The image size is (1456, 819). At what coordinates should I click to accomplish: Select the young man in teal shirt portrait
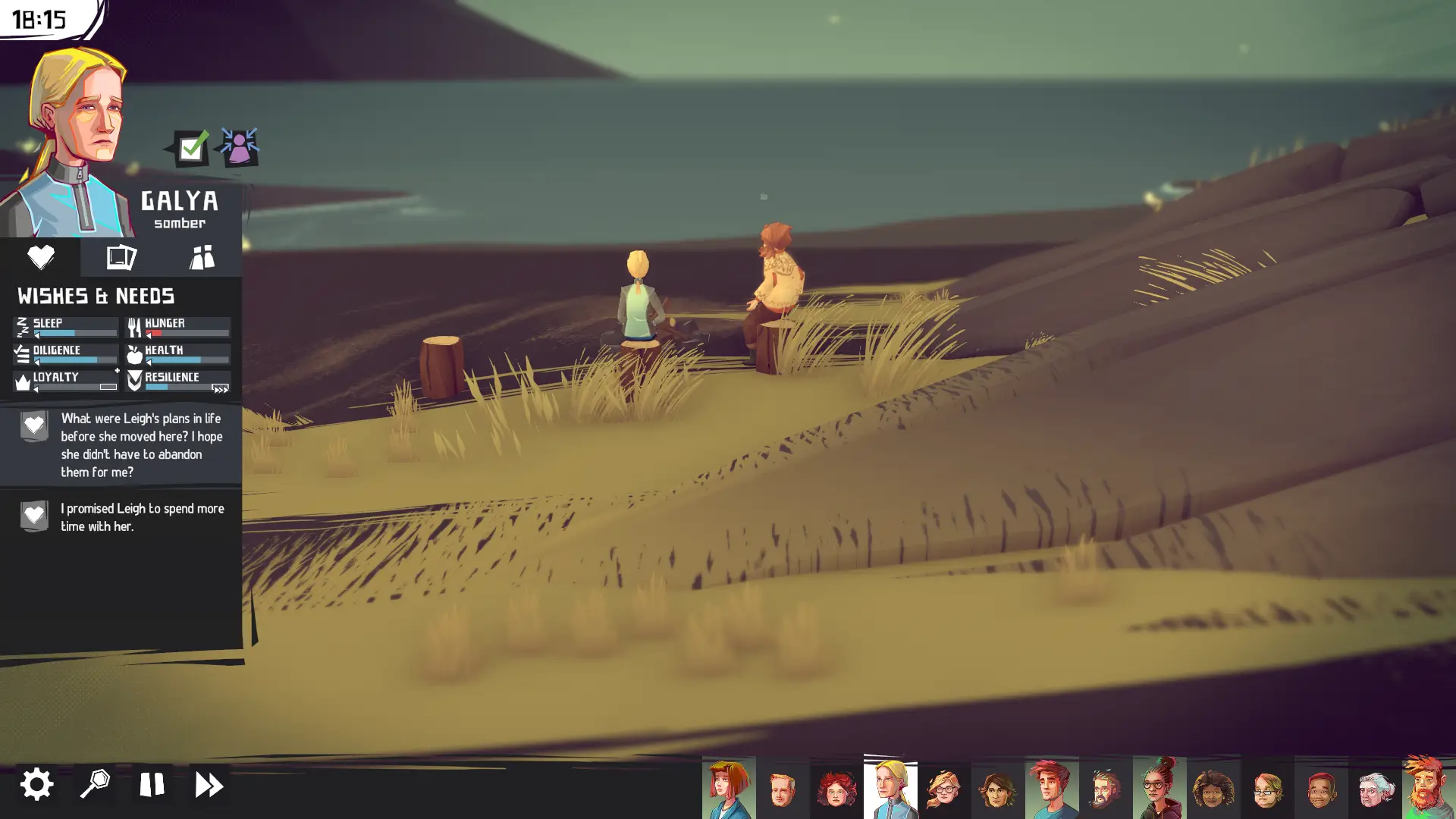1052,789
